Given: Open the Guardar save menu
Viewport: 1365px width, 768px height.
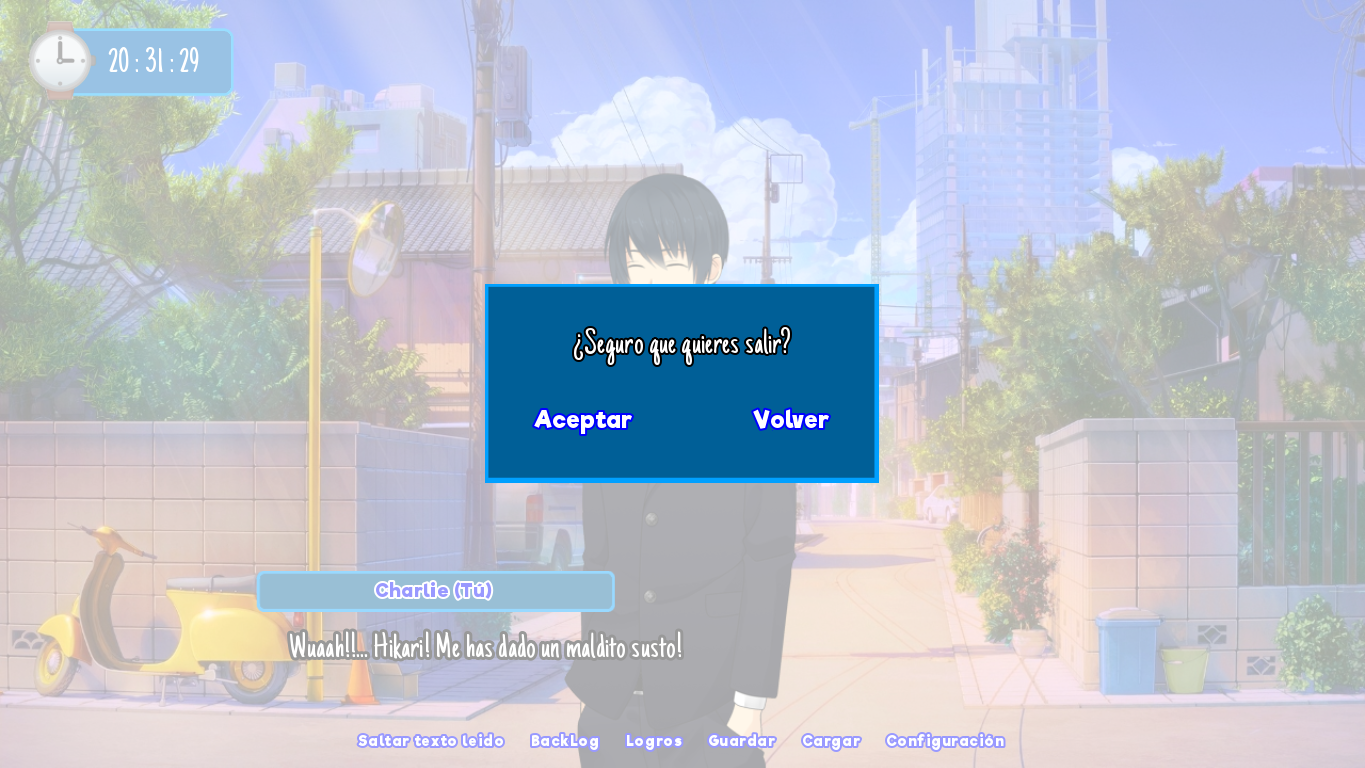Looking at the screenshot, I should pyautogui.click(x=742, y=741).
